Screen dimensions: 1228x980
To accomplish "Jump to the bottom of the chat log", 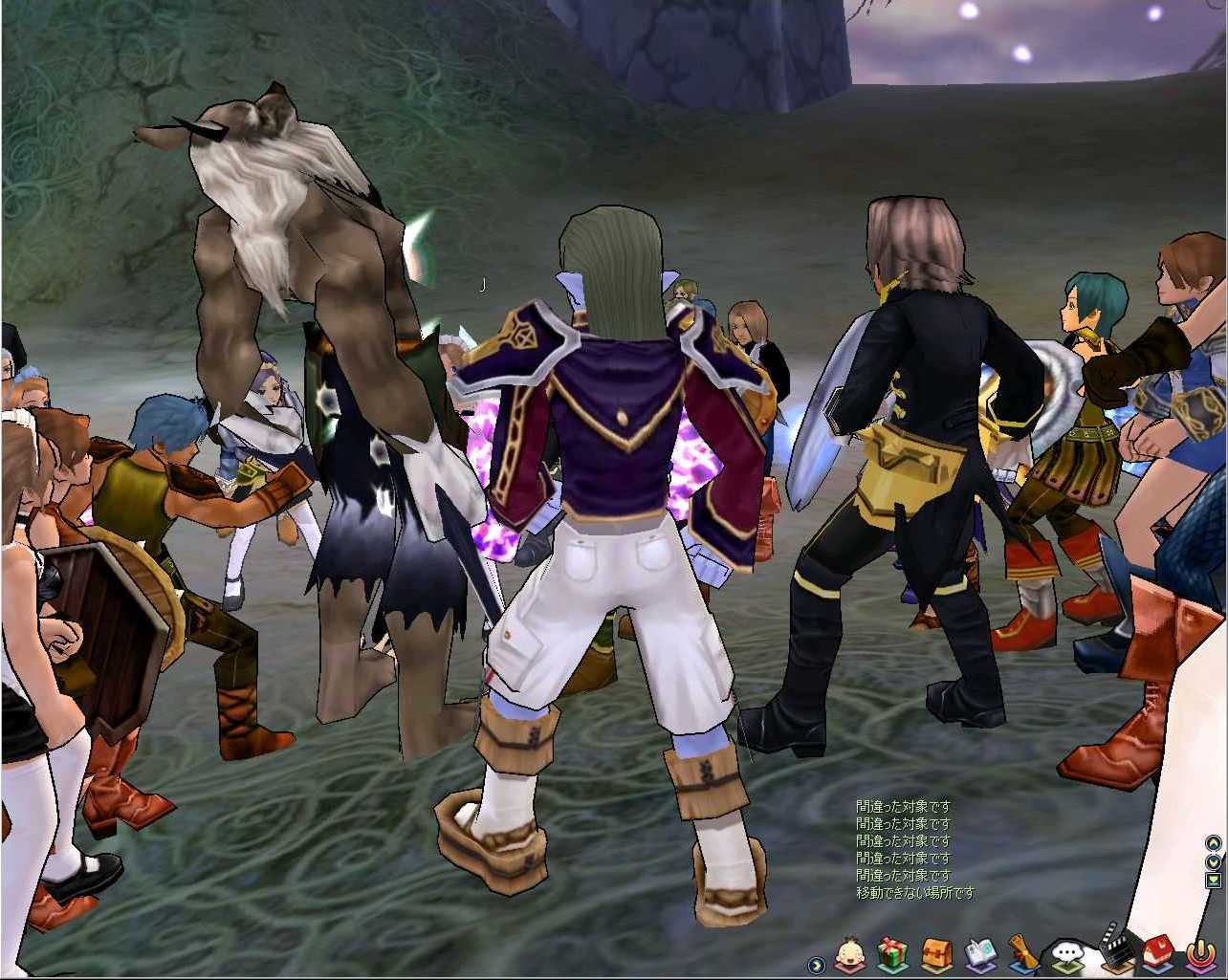I will pos(1214,880).
